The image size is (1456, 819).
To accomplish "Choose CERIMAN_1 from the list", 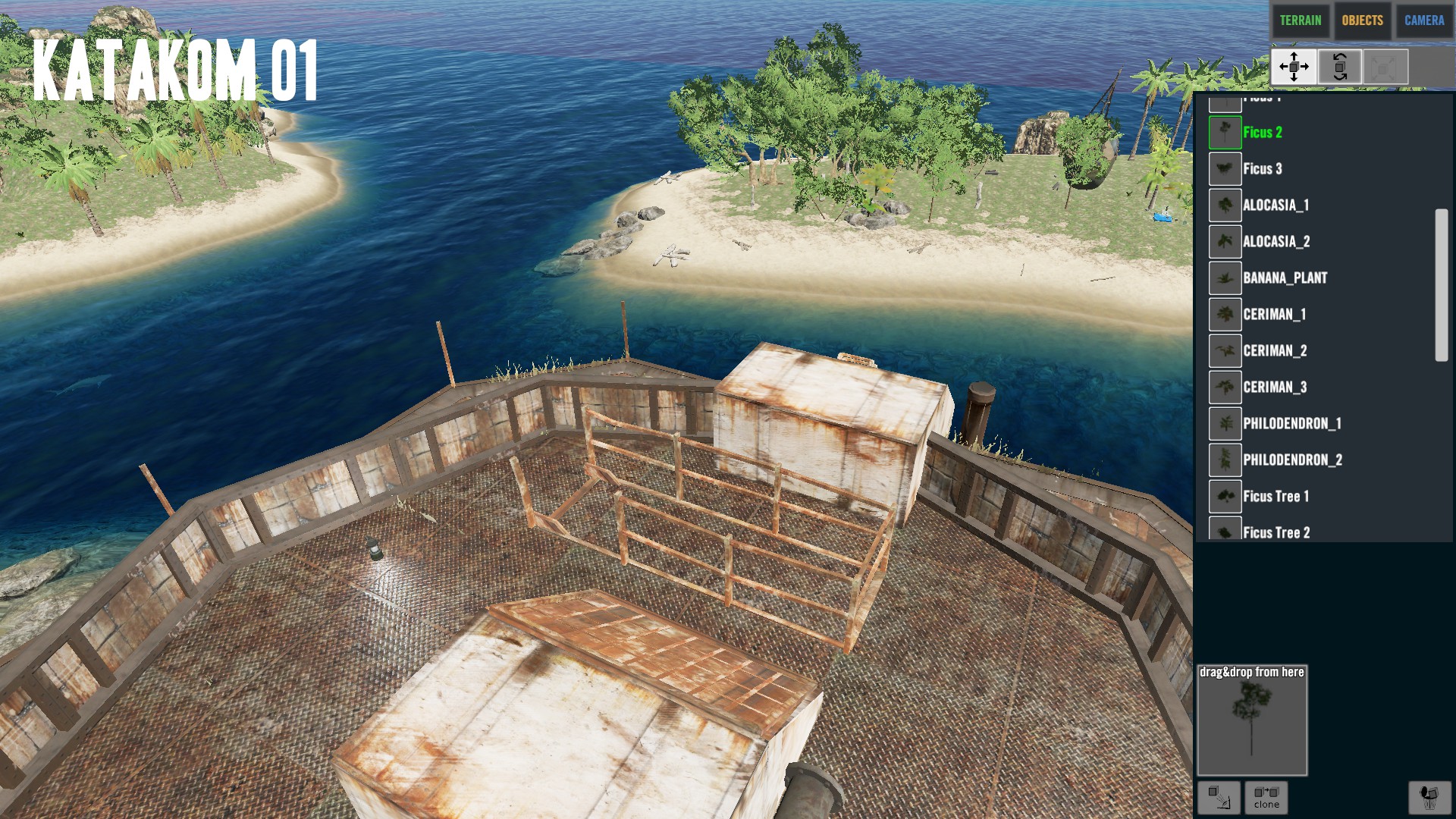I will tap(1274, 315).
